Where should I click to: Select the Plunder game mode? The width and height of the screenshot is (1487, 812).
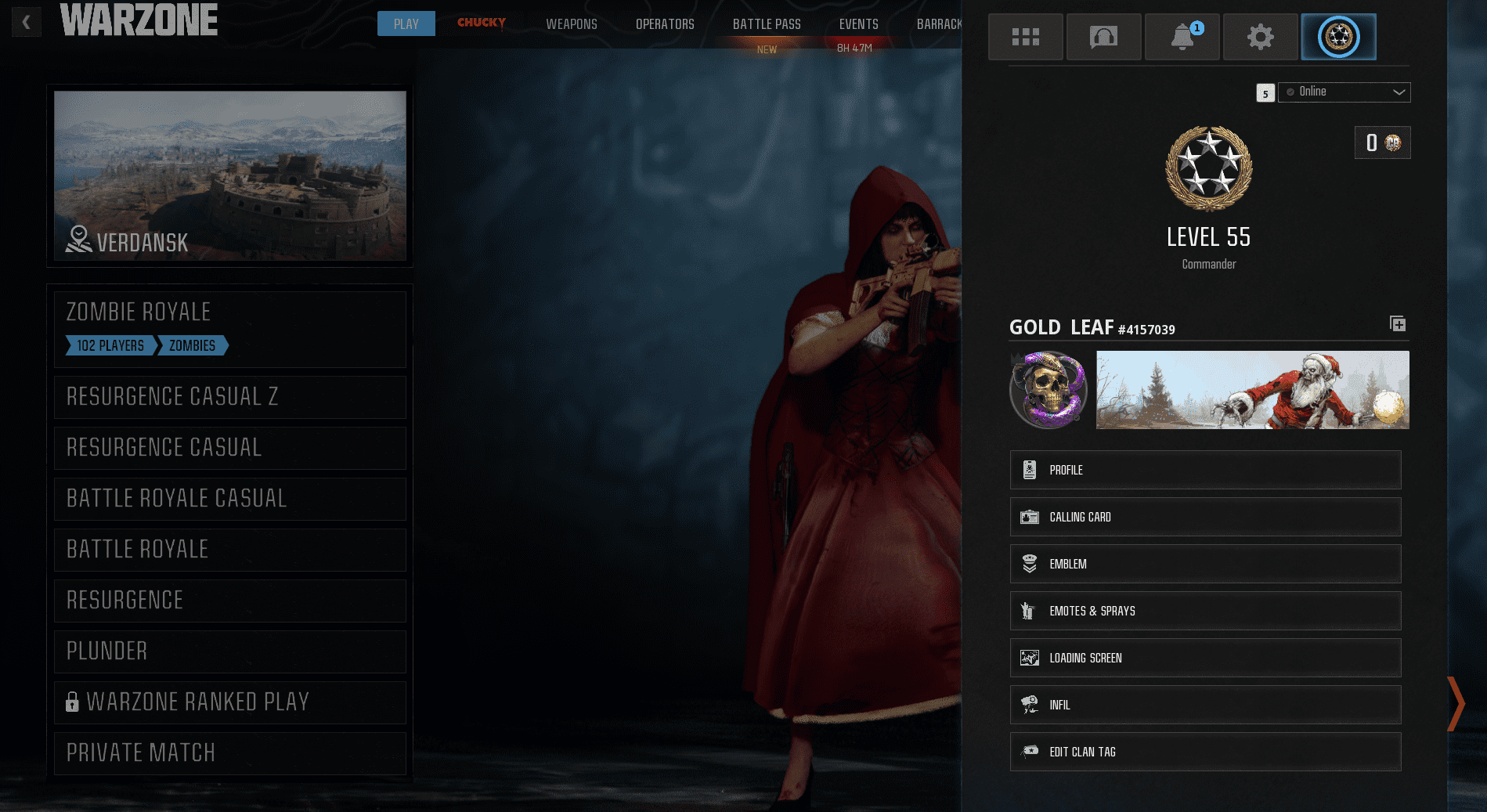229,651
